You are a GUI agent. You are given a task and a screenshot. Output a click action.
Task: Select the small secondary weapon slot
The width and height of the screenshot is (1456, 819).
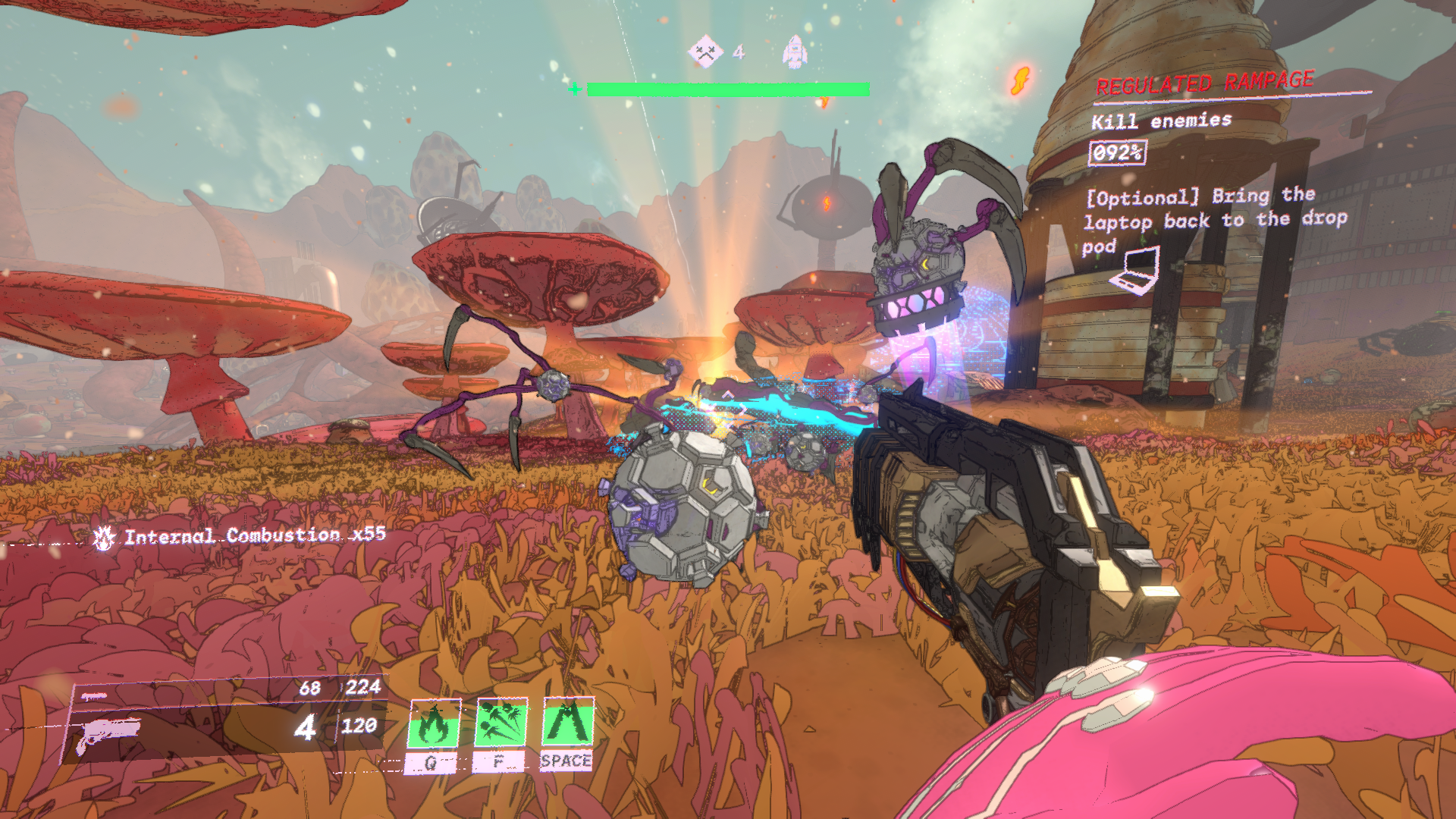point(94,696)
